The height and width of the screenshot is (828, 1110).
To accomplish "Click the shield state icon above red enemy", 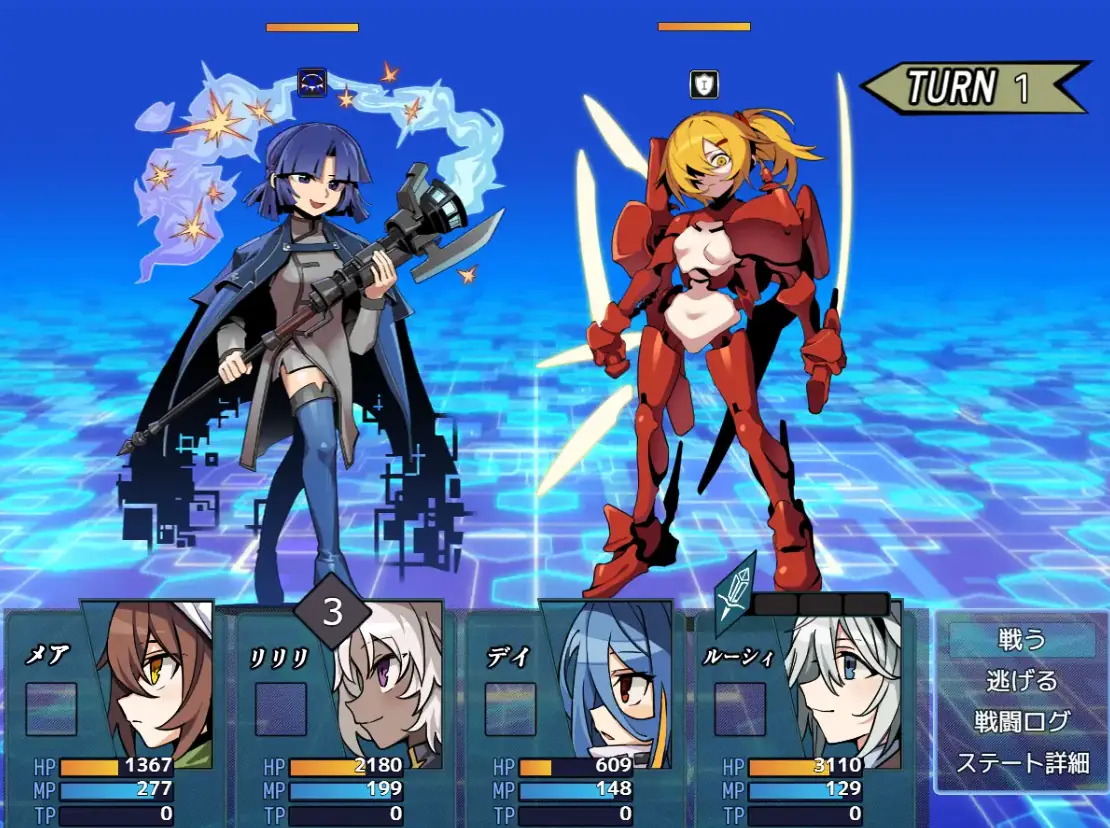I will pyautogui.click(x=704, y=85).
